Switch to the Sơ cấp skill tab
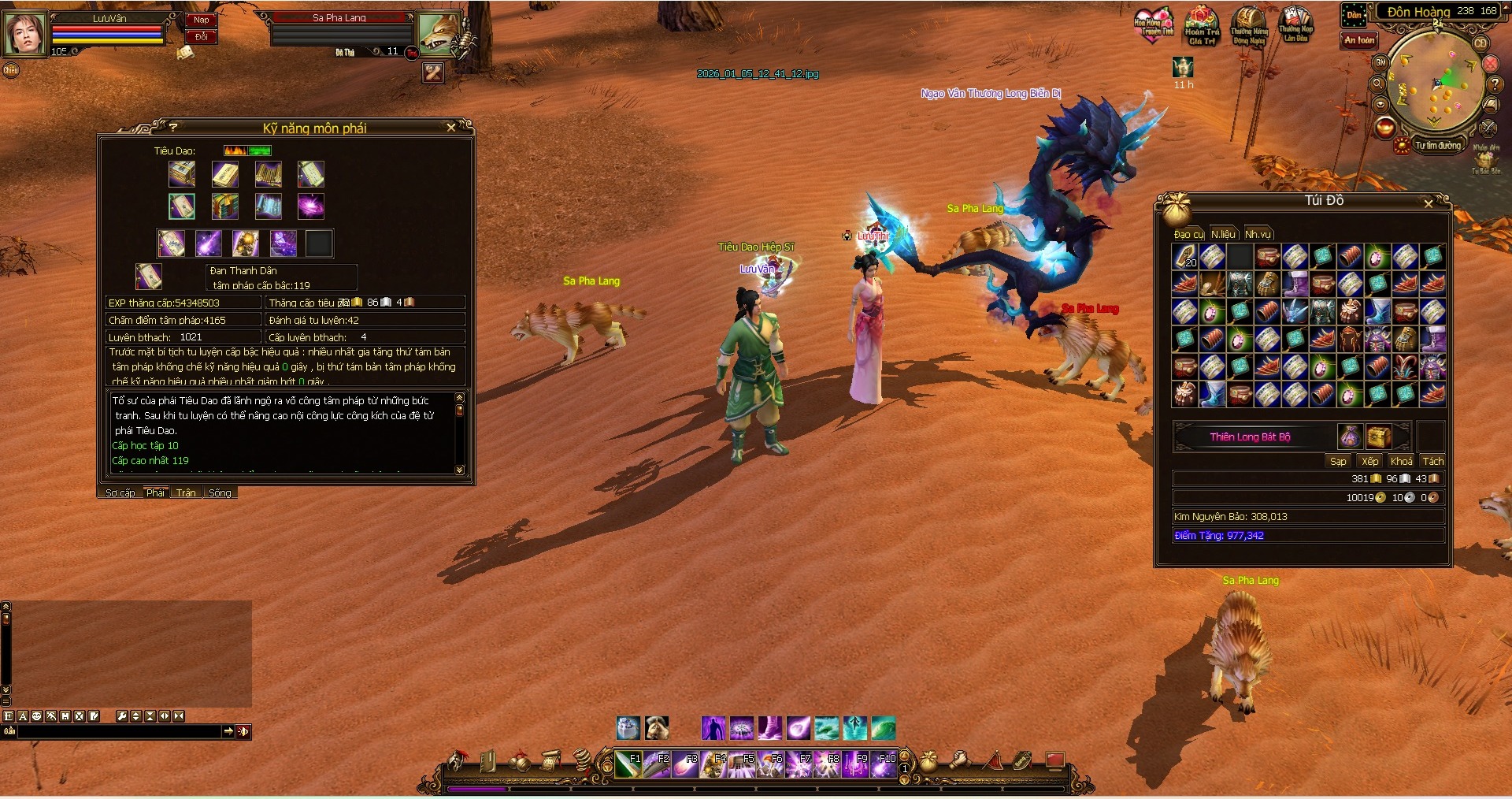The image size is (1512, 799). click(120, 492)
